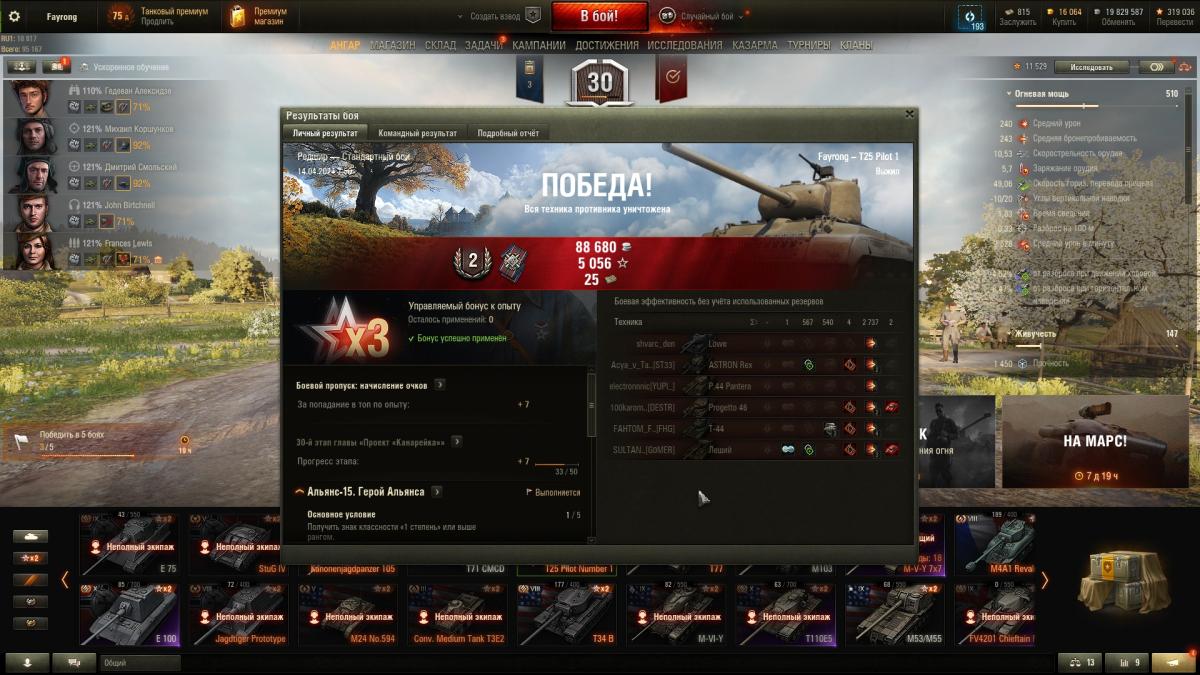
Task: Open the Премиум магазин
Action: [256, 16]
